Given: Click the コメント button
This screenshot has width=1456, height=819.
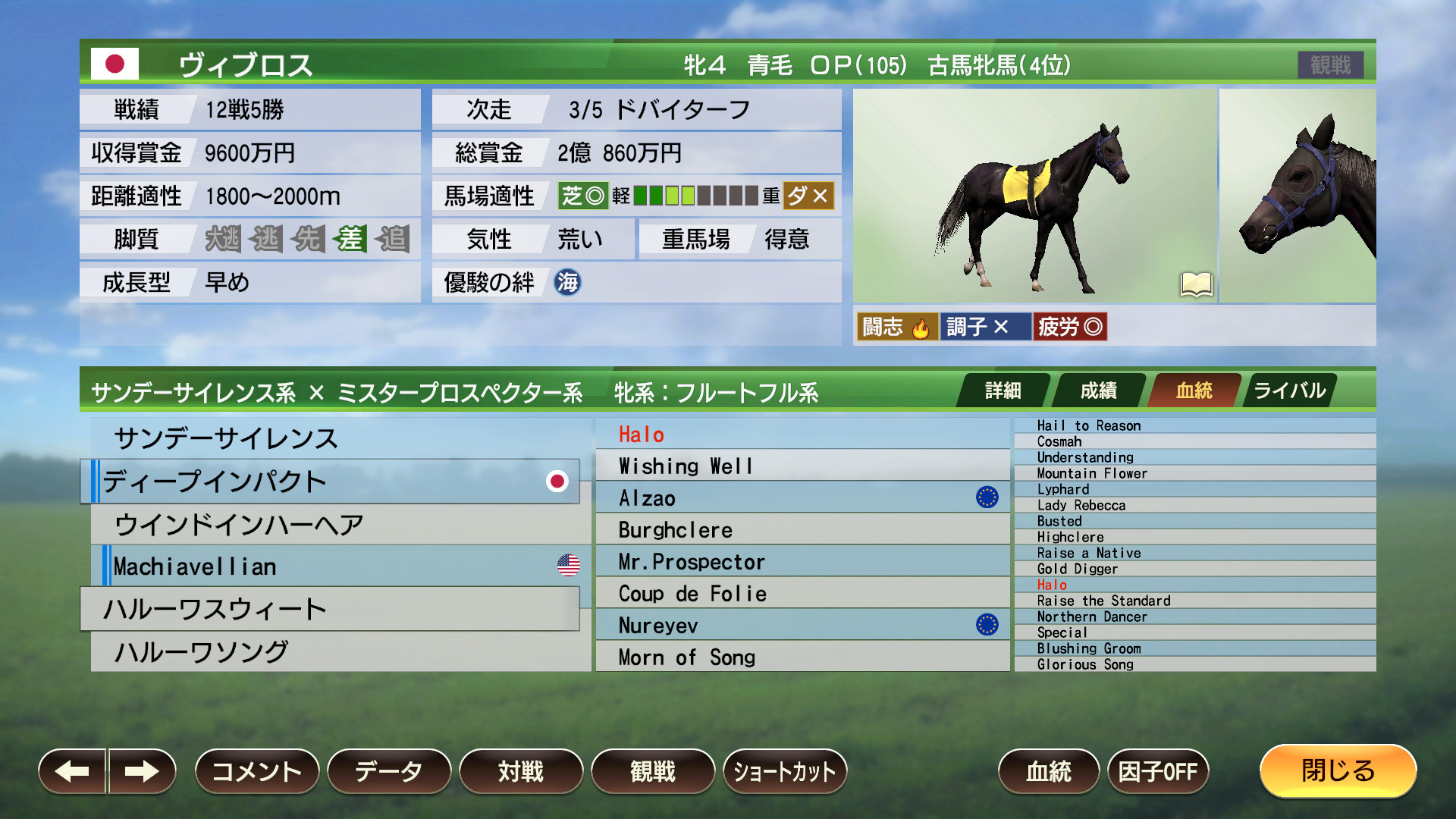Looking at the screenshot, I should [x=256, y=771].
